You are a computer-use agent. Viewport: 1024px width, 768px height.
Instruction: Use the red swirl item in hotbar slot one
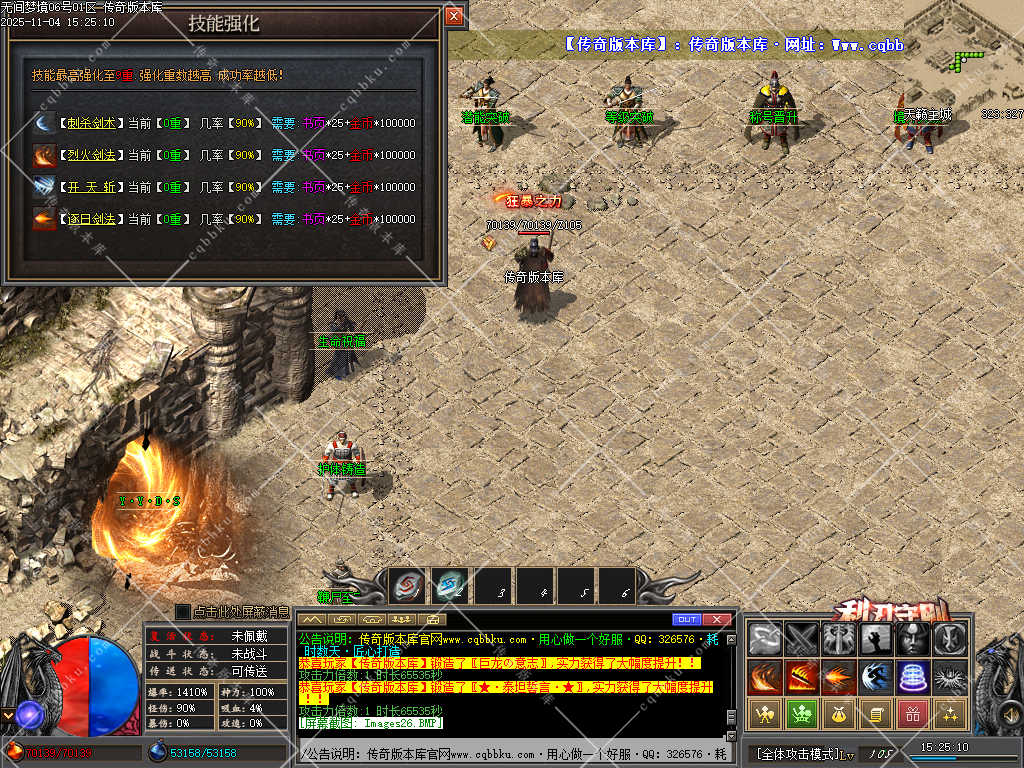point(407,586)
